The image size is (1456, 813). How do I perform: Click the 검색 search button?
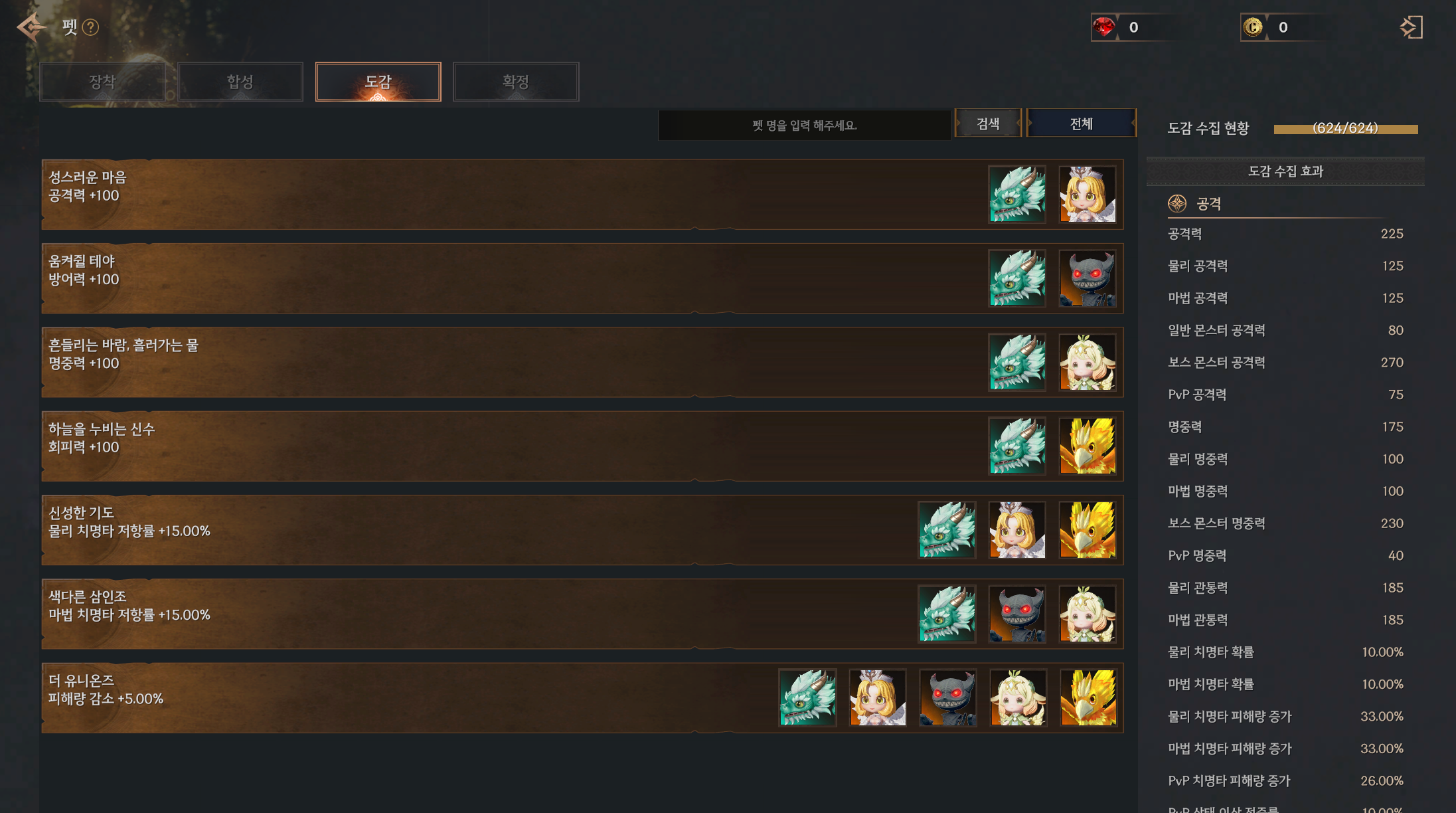(988, 124)
